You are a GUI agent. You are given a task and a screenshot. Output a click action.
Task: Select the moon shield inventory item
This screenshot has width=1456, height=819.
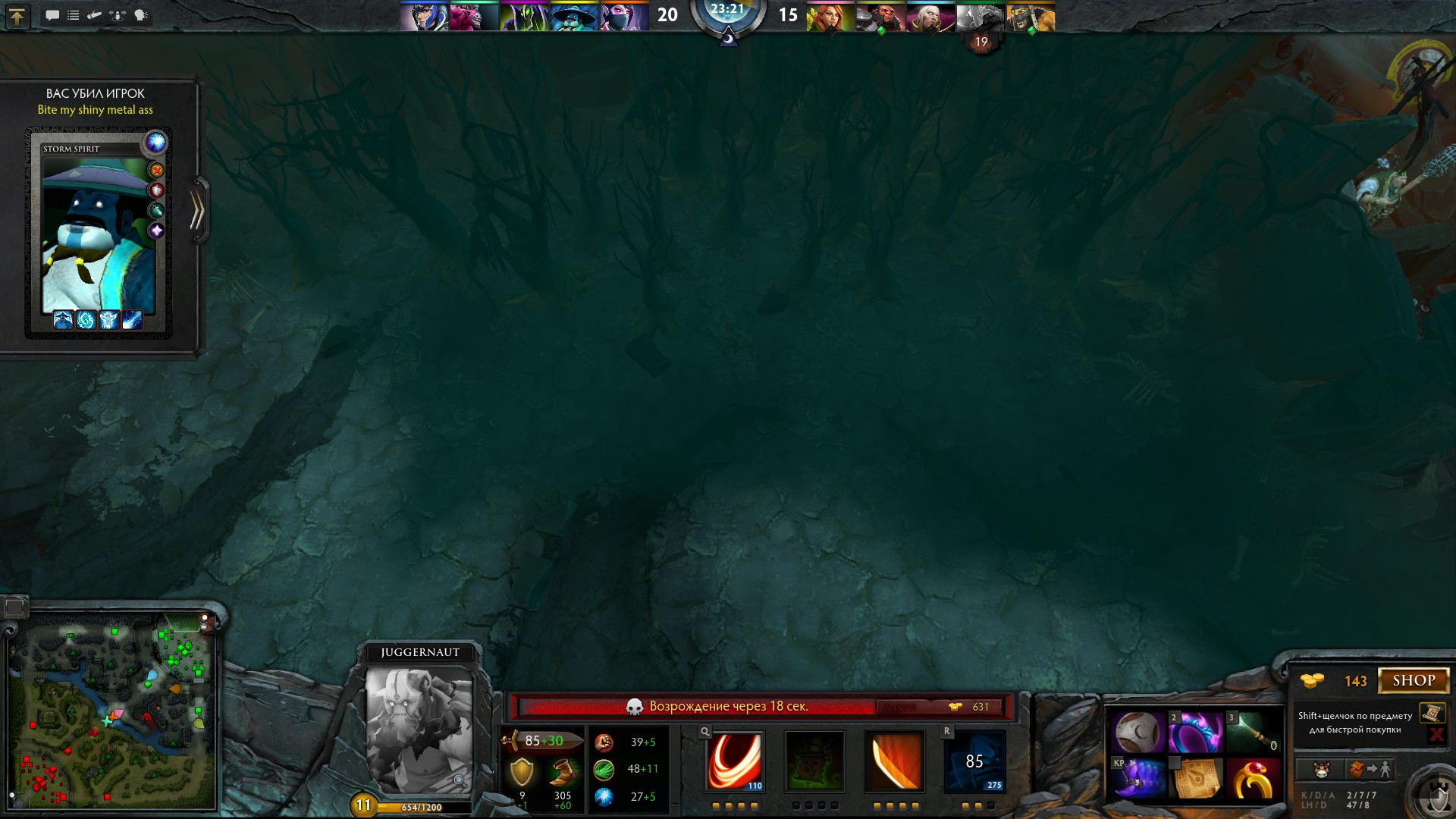point(1137,733)
